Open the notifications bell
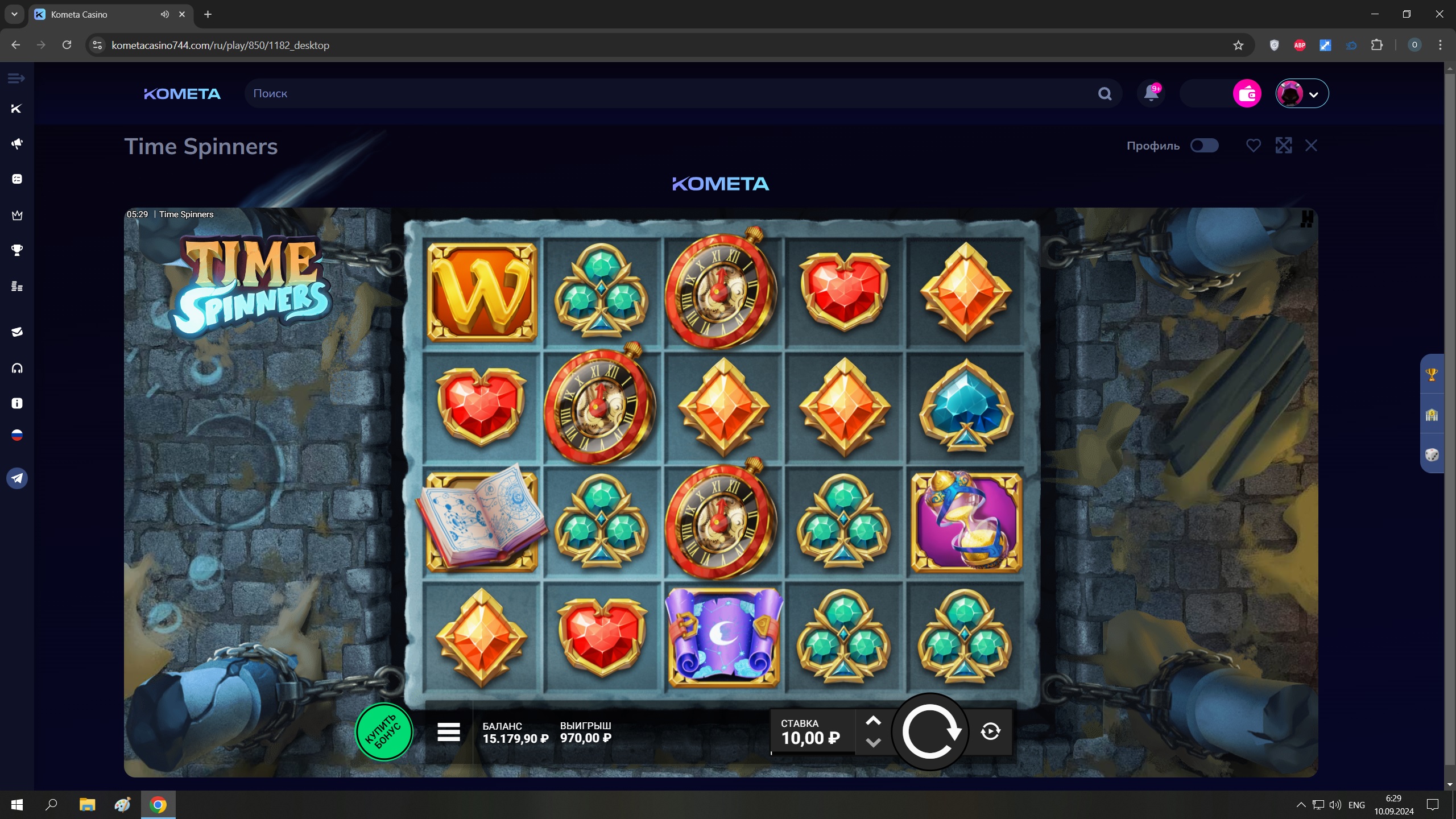The height and width of the screenshot is (819, 1456). click(1151, 93)
